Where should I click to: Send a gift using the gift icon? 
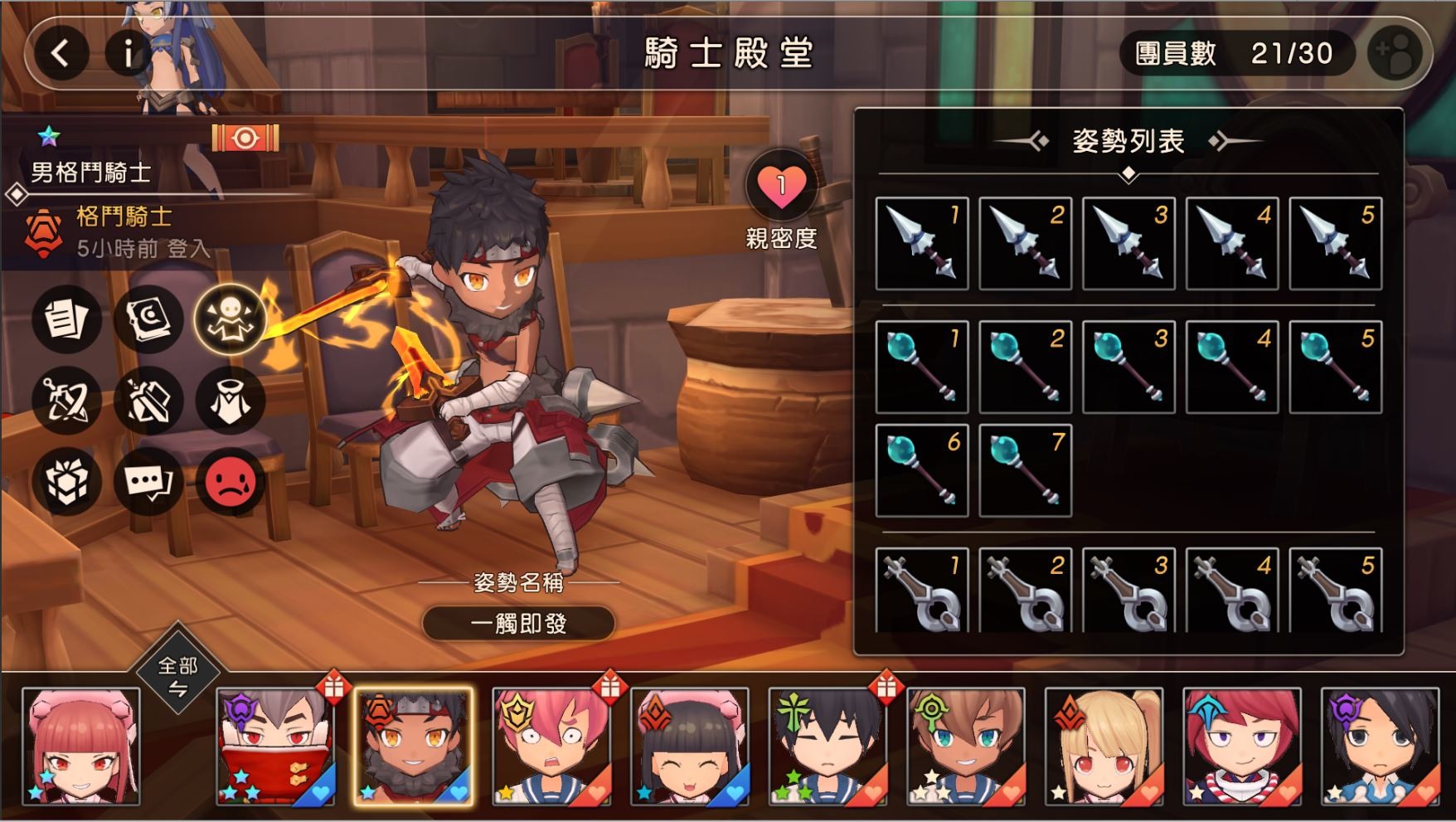66,481
